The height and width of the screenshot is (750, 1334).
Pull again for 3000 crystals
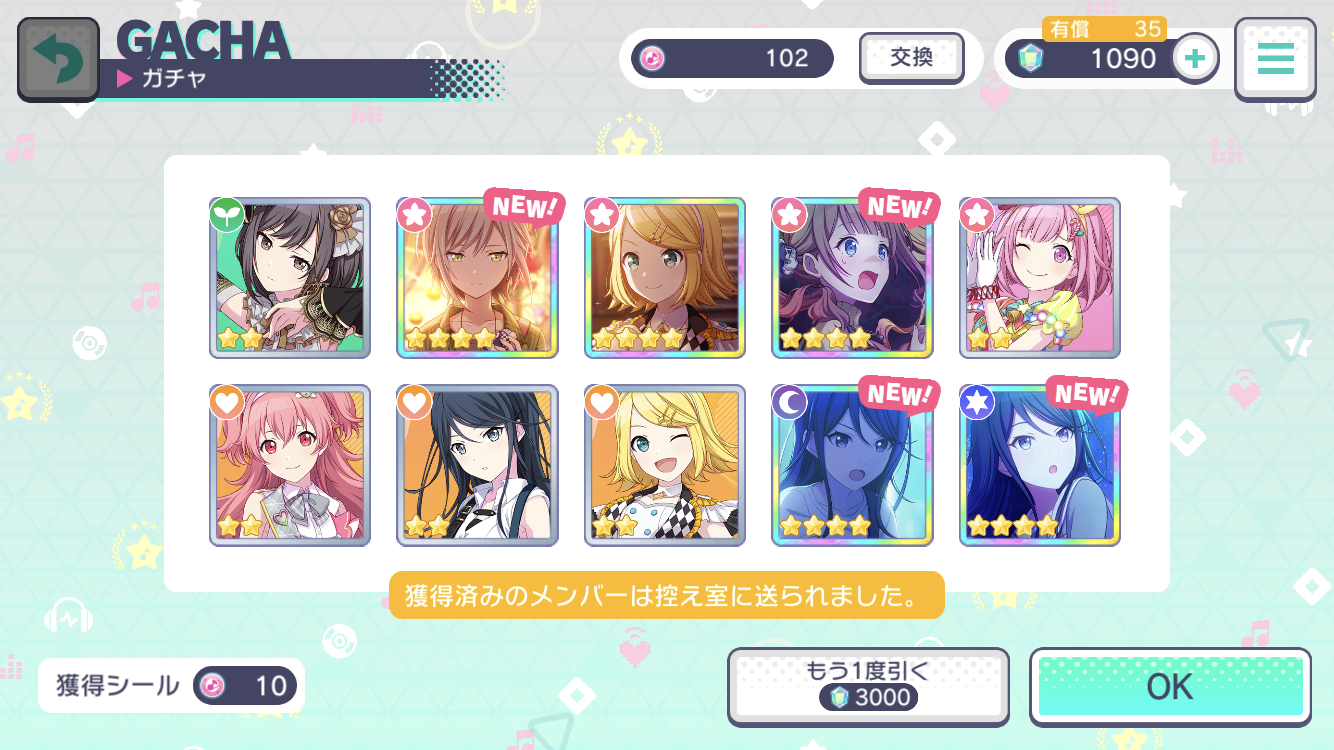865,685
